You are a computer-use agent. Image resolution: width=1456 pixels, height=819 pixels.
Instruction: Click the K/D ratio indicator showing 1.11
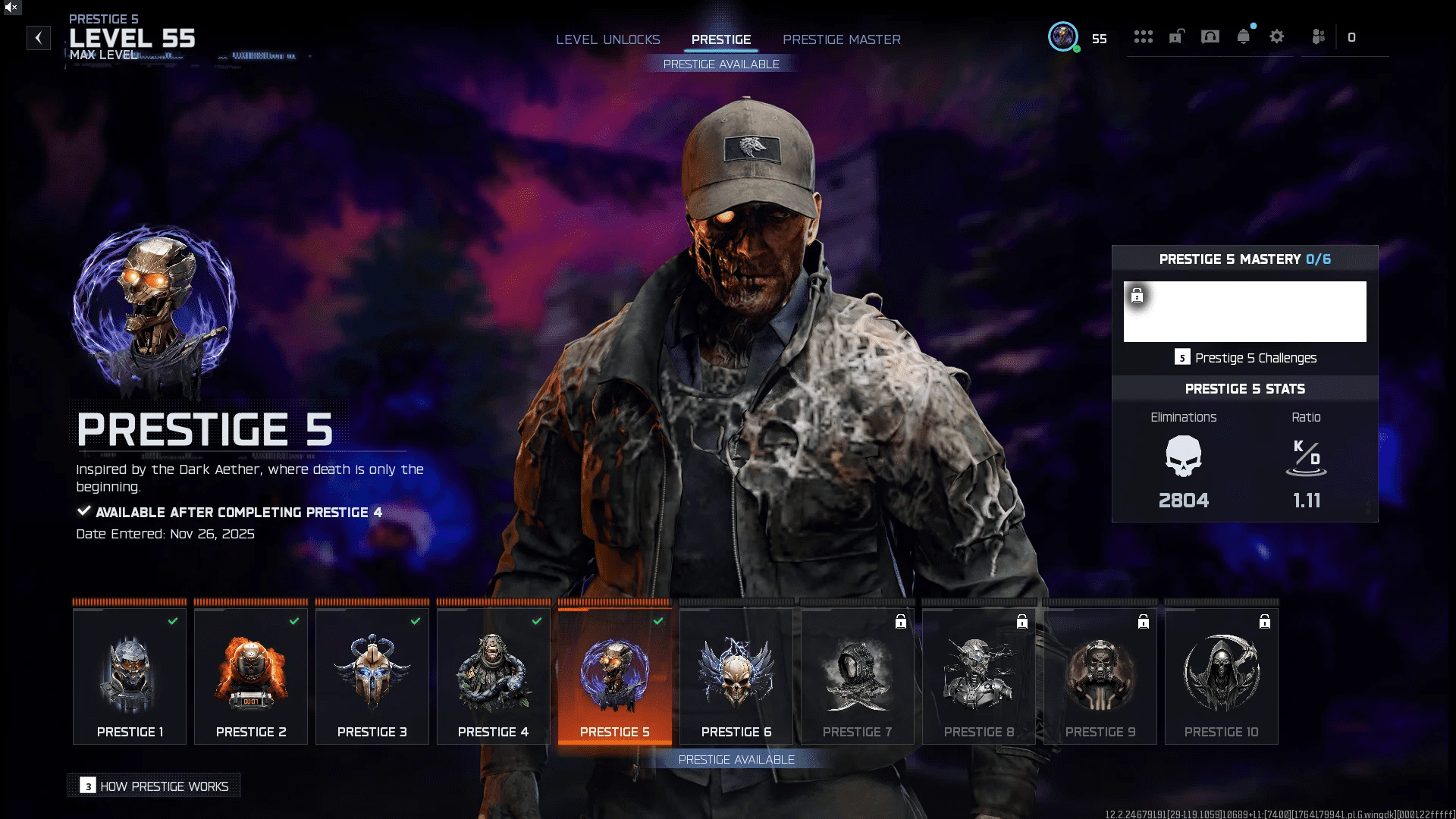pyautogui.click(x=1307, y=459)
